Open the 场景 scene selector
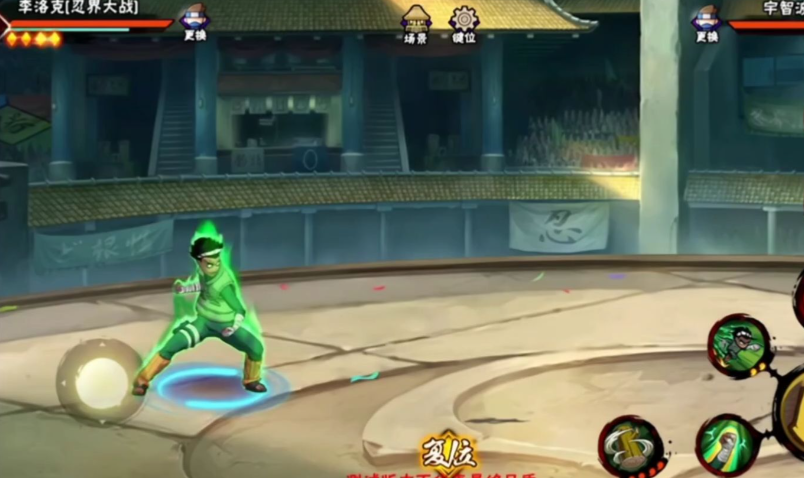Screen dimensions: 804x478 [416, 24]
